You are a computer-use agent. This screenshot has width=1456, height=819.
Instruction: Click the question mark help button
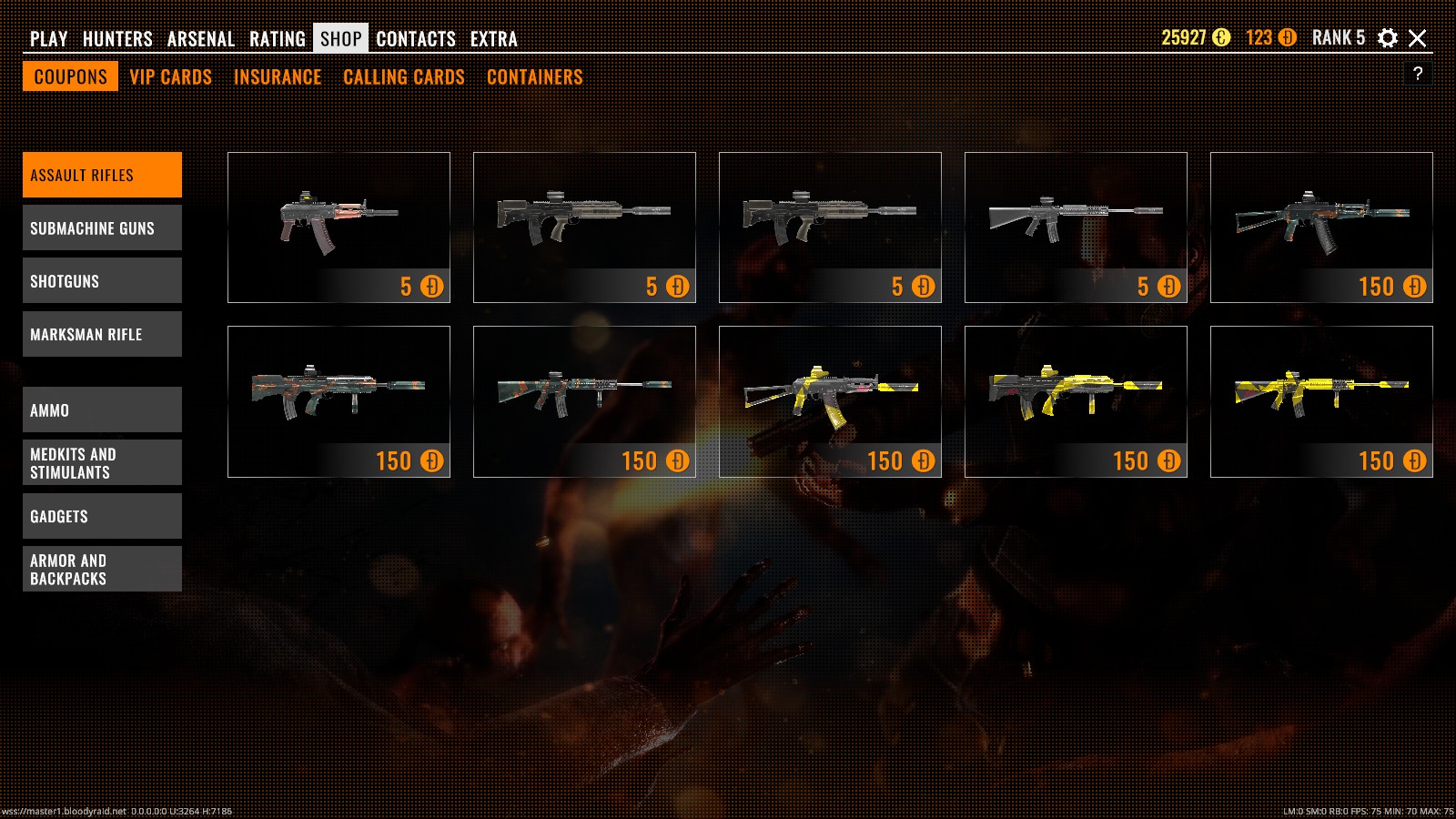[x=1417, y=74]
